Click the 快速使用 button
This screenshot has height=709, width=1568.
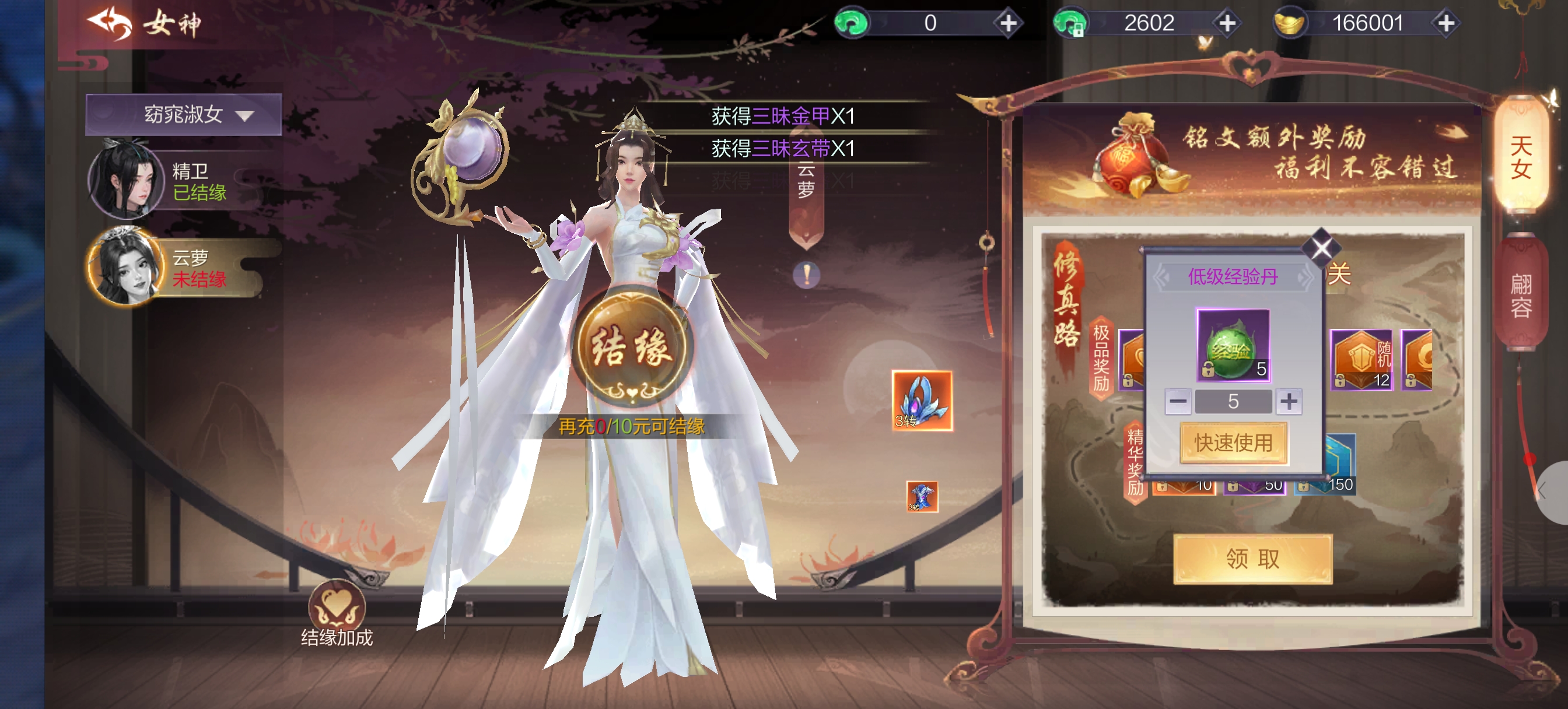point(1233,443)
